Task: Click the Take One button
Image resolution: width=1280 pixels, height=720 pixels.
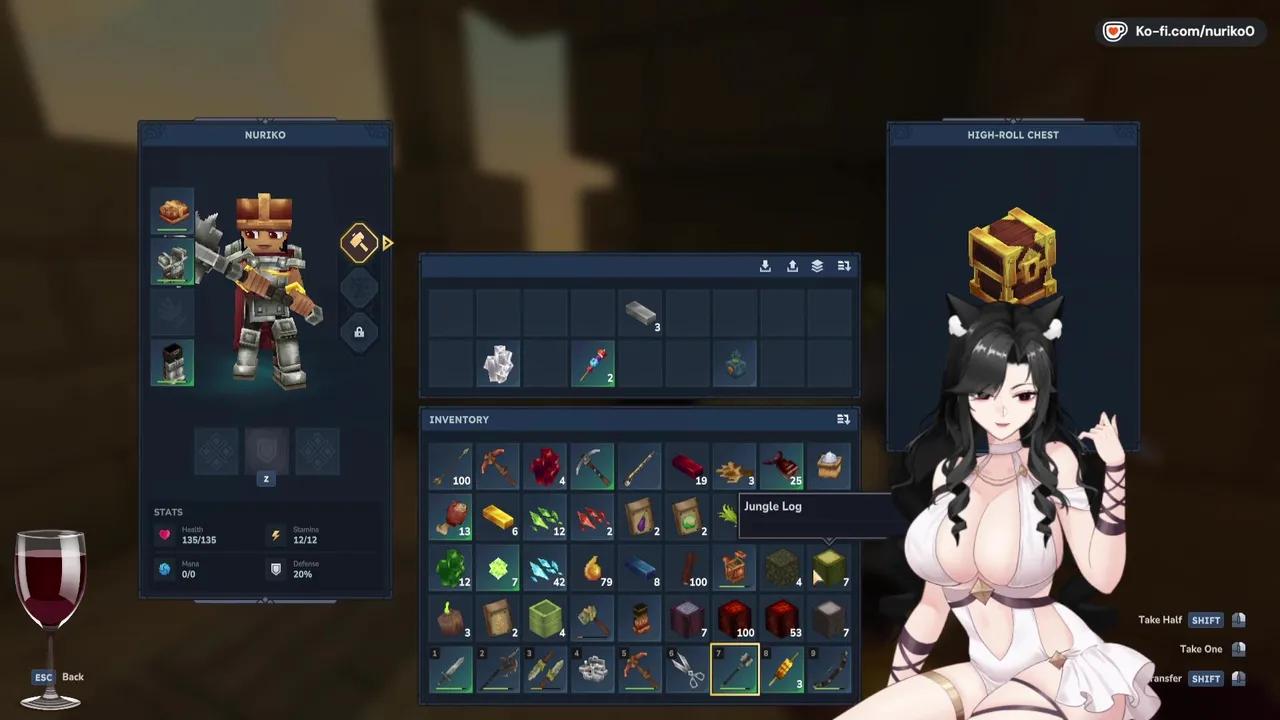Action: click(1200, 648)
